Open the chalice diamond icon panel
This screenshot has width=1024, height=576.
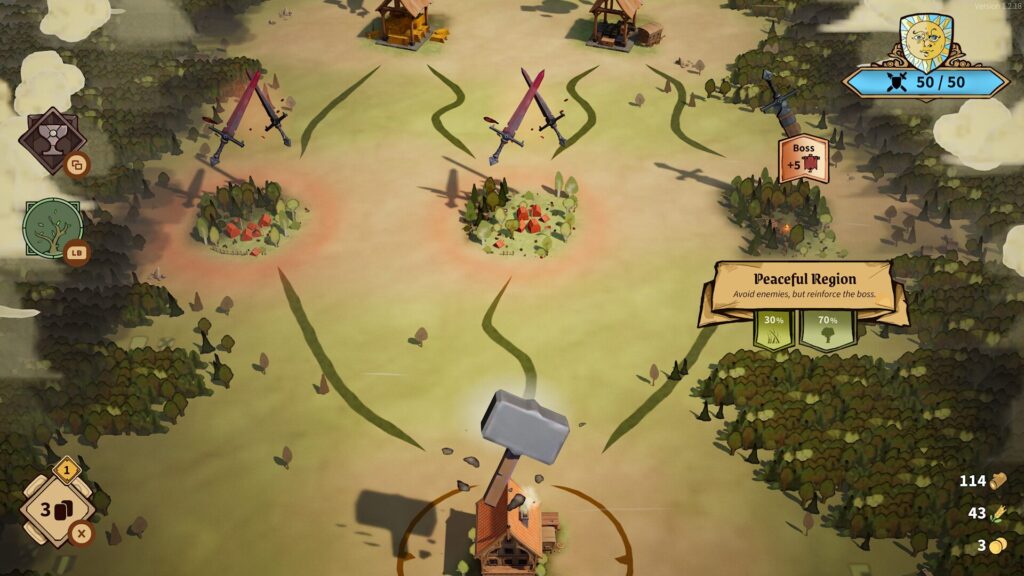49,140
